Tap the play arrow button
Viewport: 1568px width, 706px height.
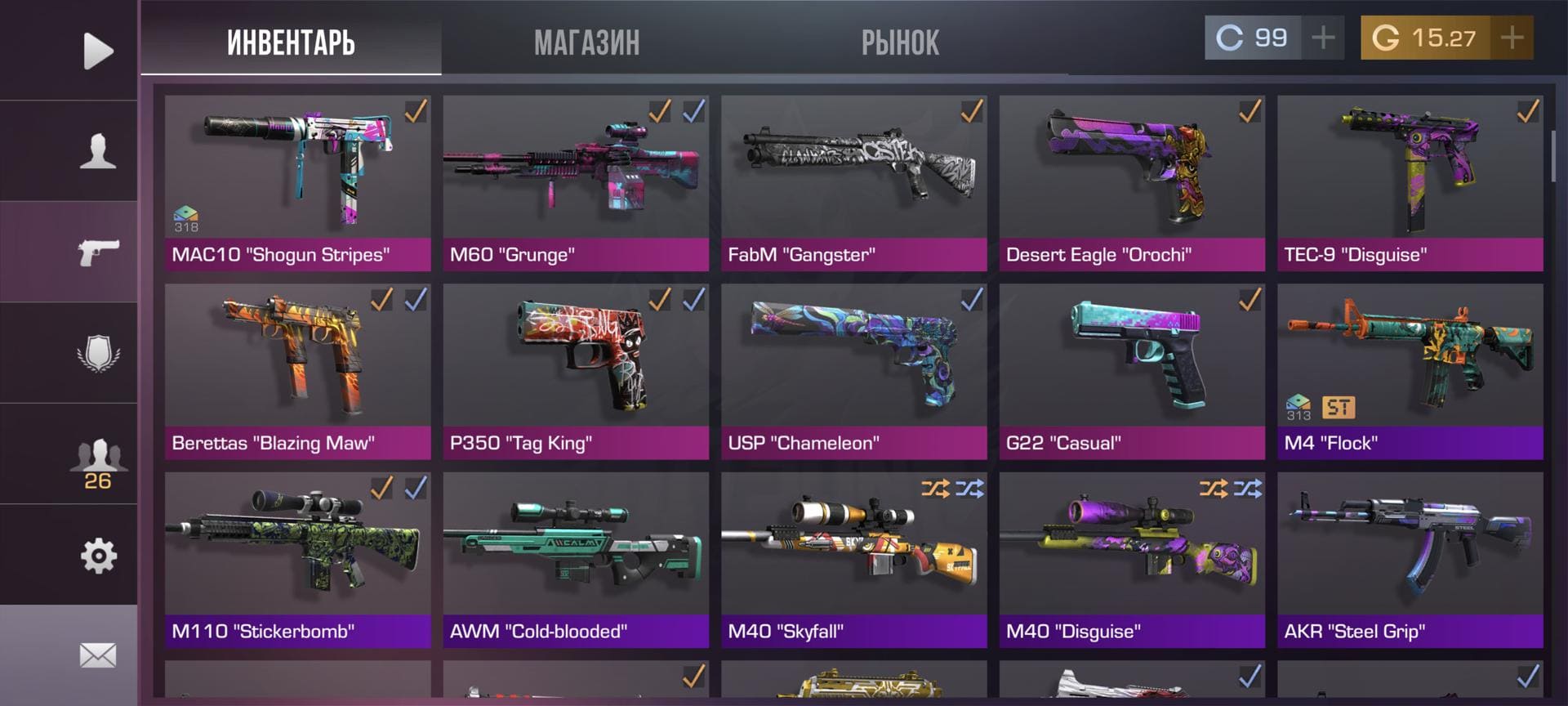98,51
